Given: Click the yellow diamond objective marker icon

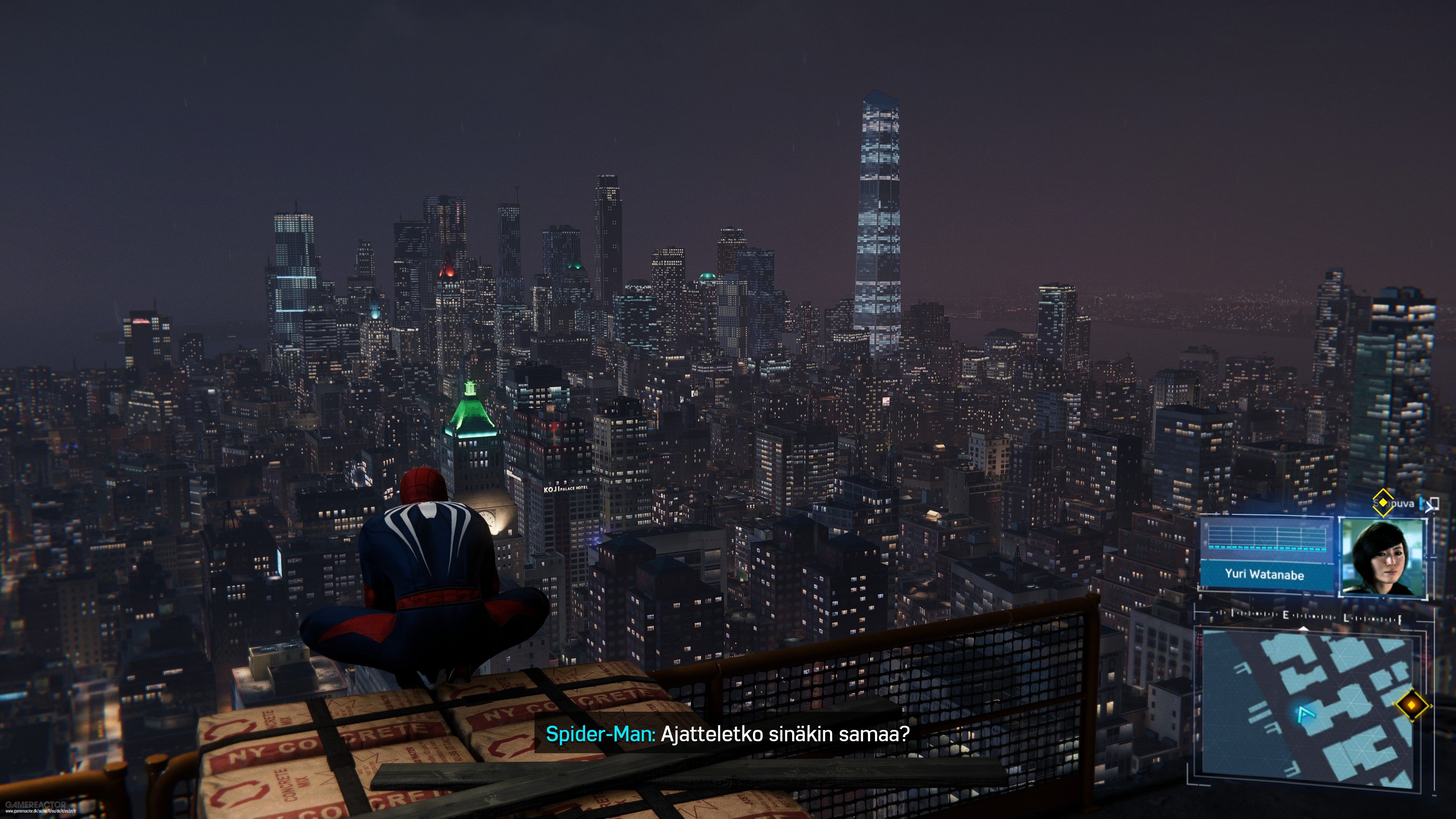Looking at the screenshot, I should pos(1383,503).
